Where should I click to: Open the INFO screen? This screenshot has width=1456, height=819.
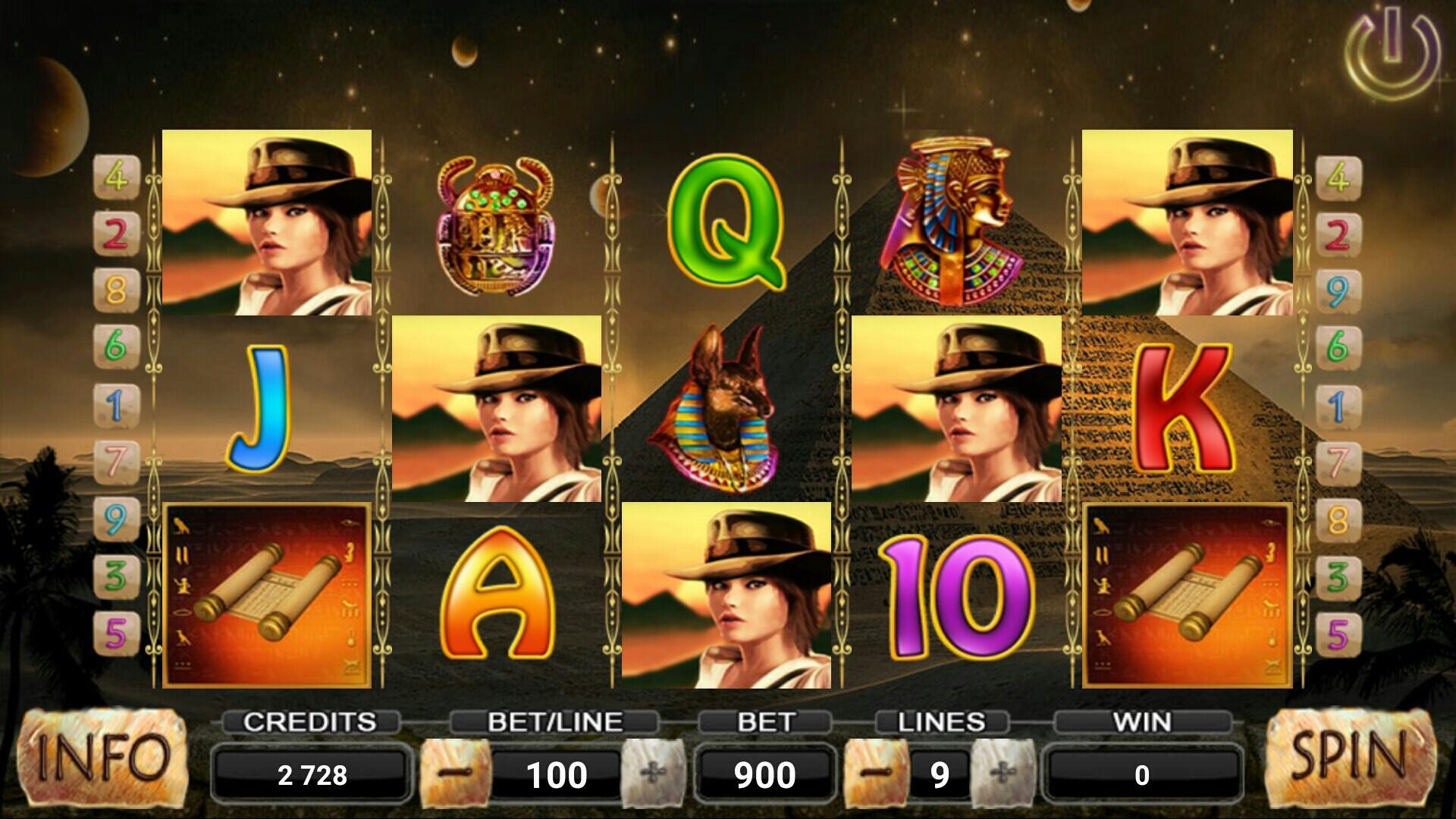102,762
